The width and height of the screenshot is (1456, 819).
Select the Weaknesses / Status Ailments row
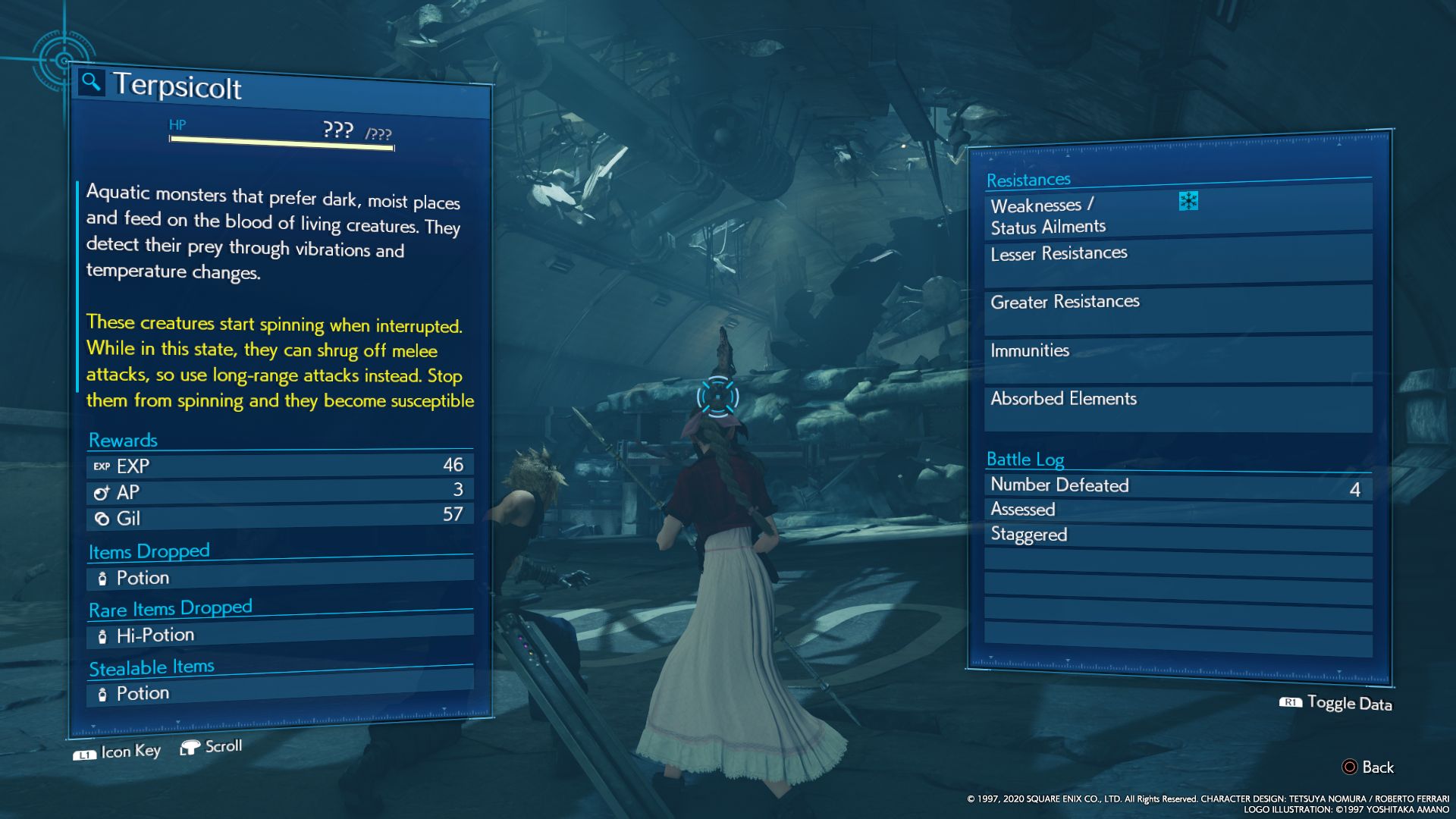tap(1177, 216)
